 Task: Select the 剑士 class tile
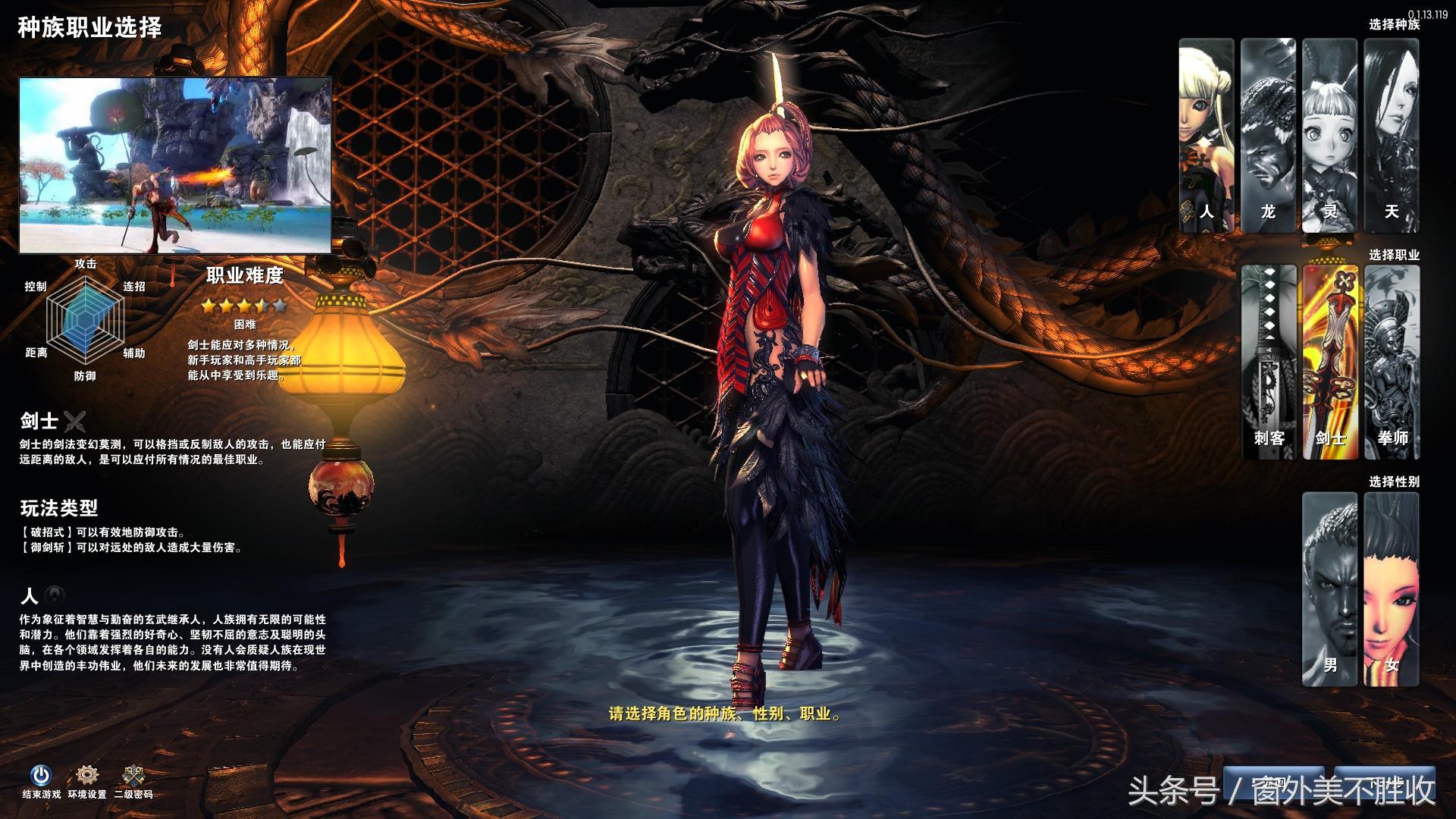(1329, 362)
